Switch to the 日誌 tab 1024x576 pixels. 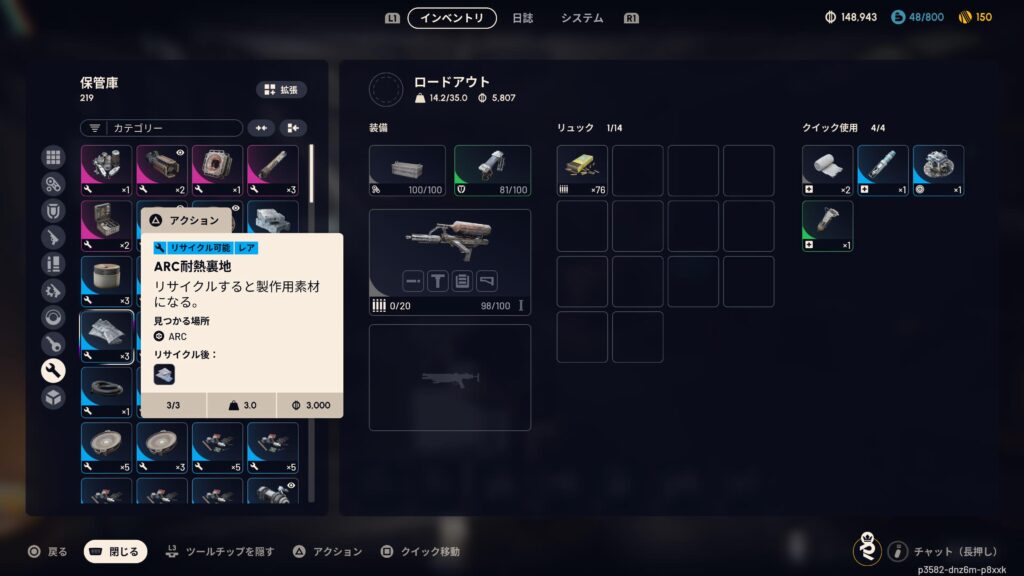pos(522,18)
